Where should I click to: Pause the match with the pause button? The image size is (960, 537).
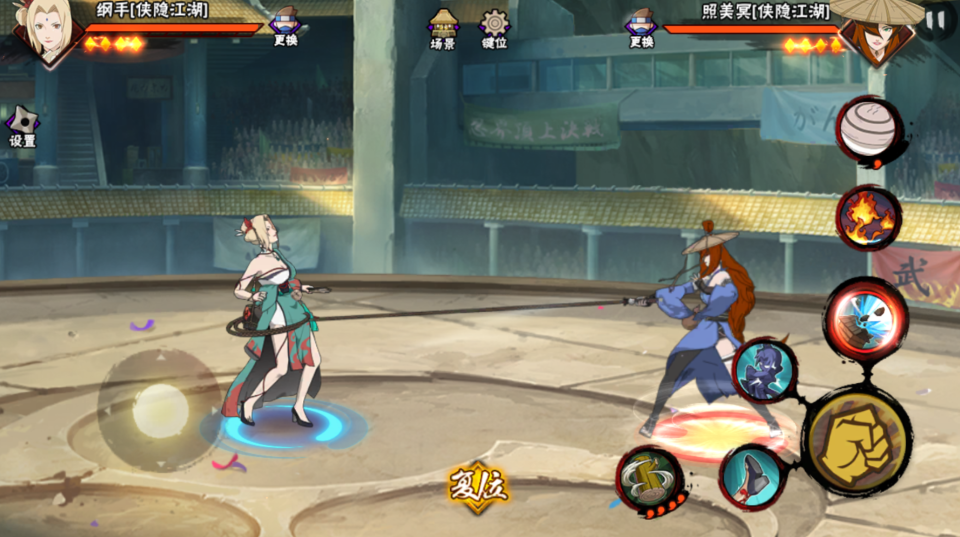(x=937, y=19)
